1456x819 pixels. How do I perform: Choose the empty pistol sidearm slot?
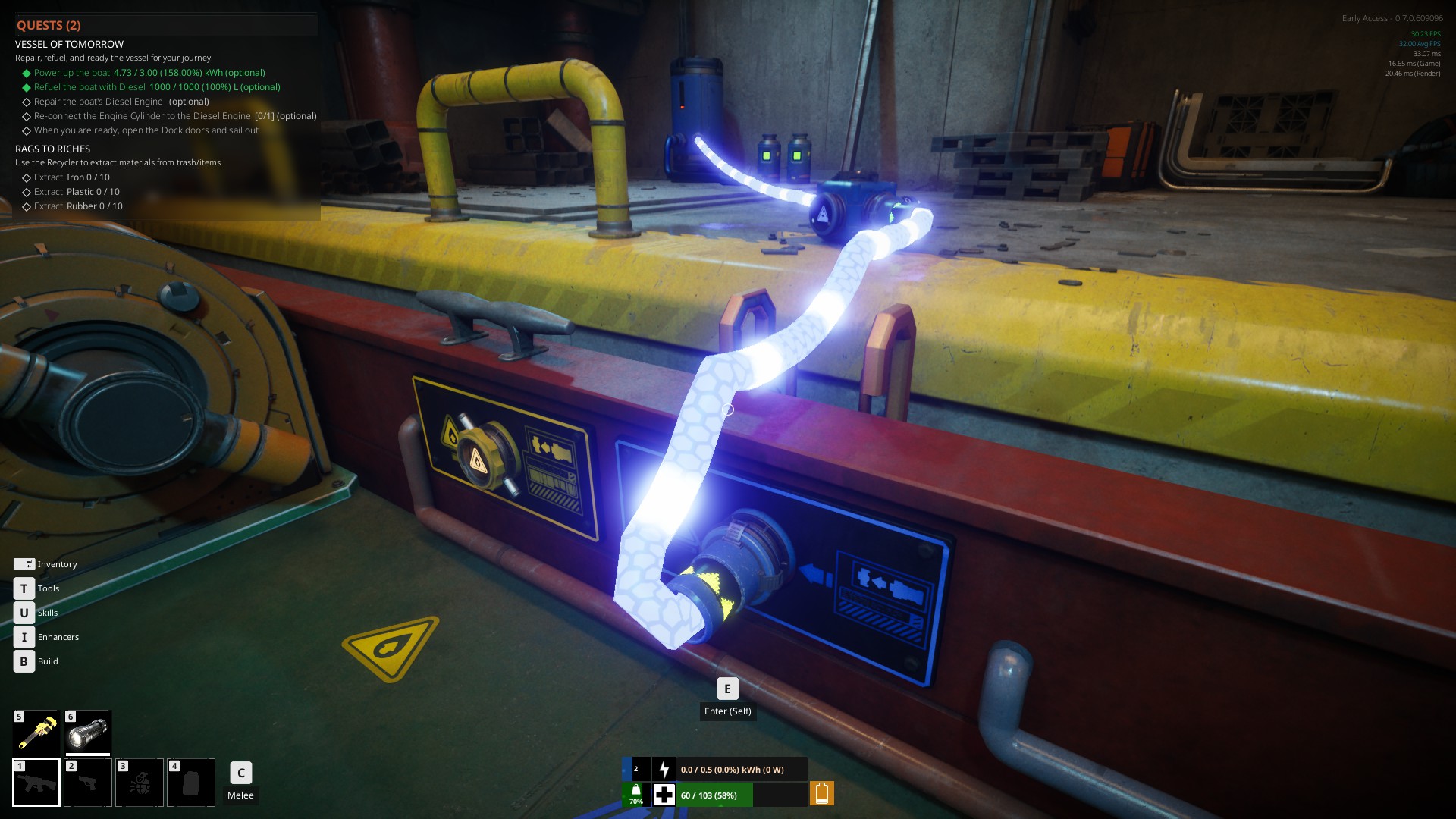(x=88, y=782)
